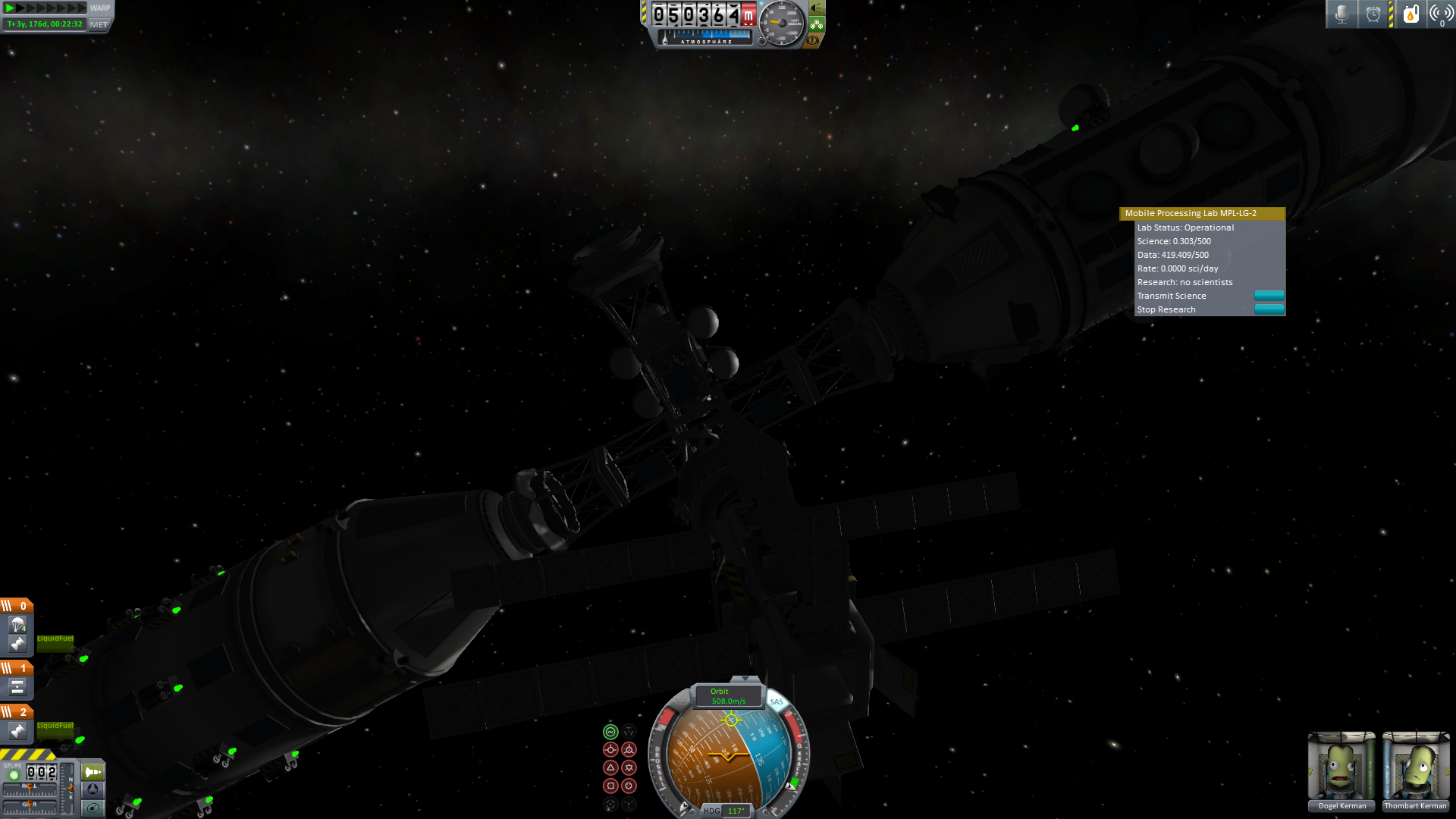
Task: Click the engine icon in stage 2
Action: [x=17, y=731]
